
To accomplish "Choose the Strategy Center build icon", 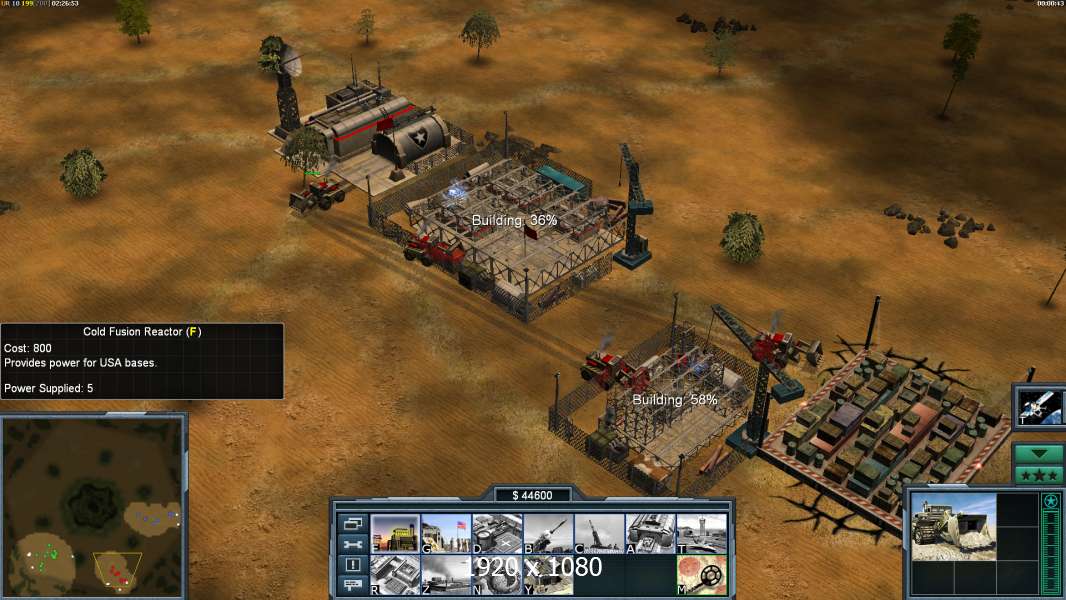I will coord(395,575).
